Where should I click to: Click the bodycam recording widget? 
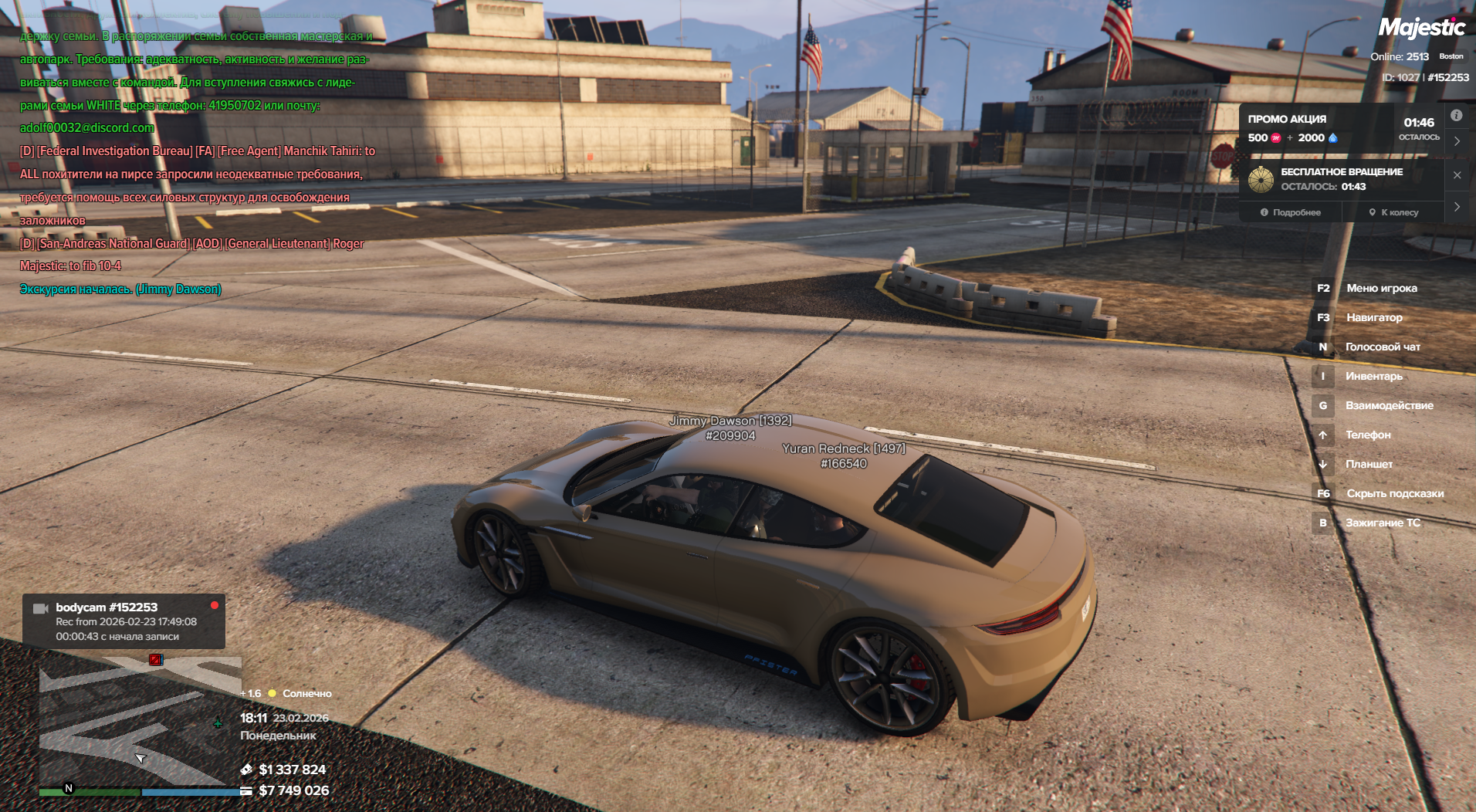click(124, 621)
